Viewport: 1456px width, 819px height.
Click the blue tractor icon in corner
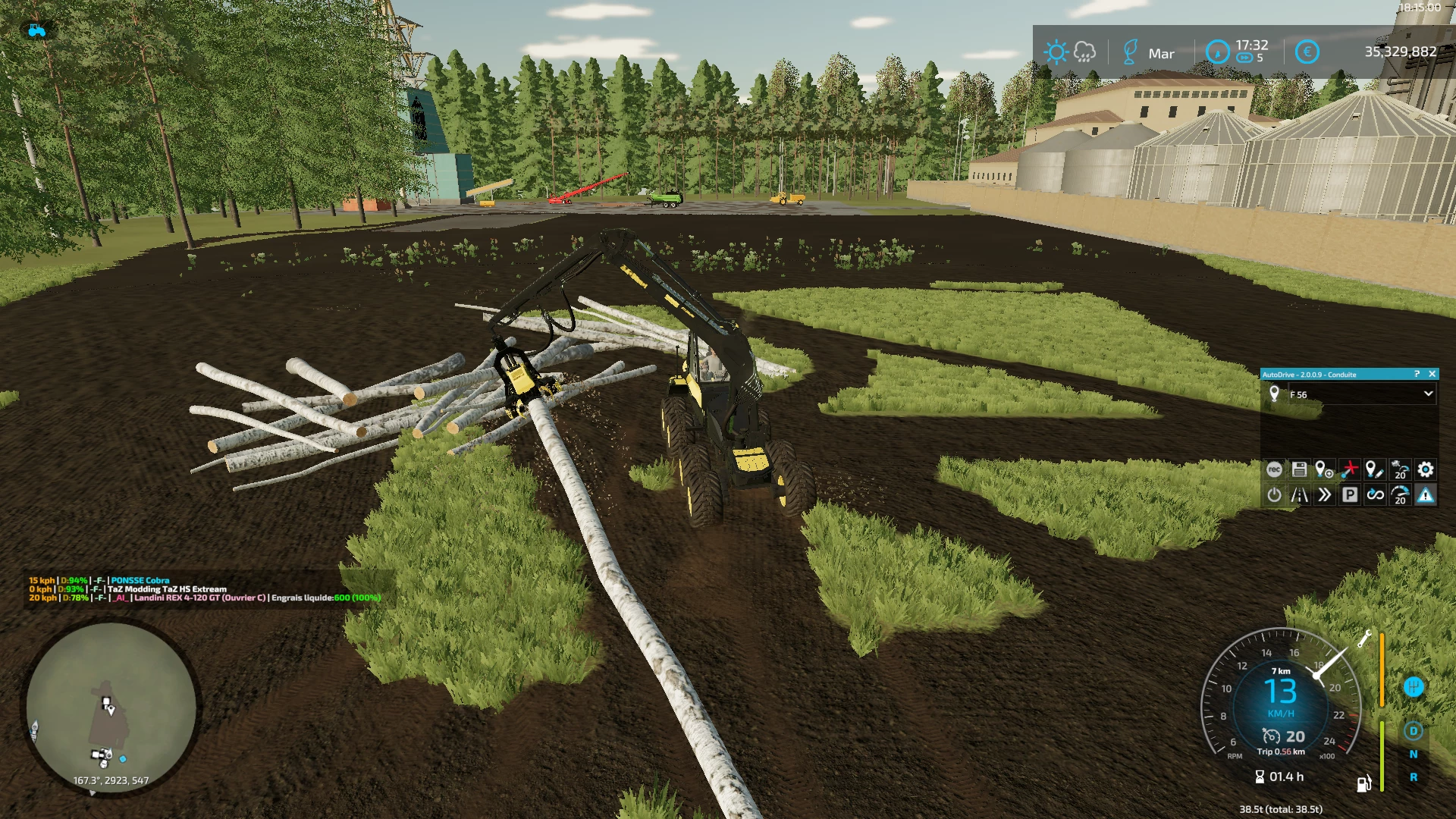coord(36,30)
